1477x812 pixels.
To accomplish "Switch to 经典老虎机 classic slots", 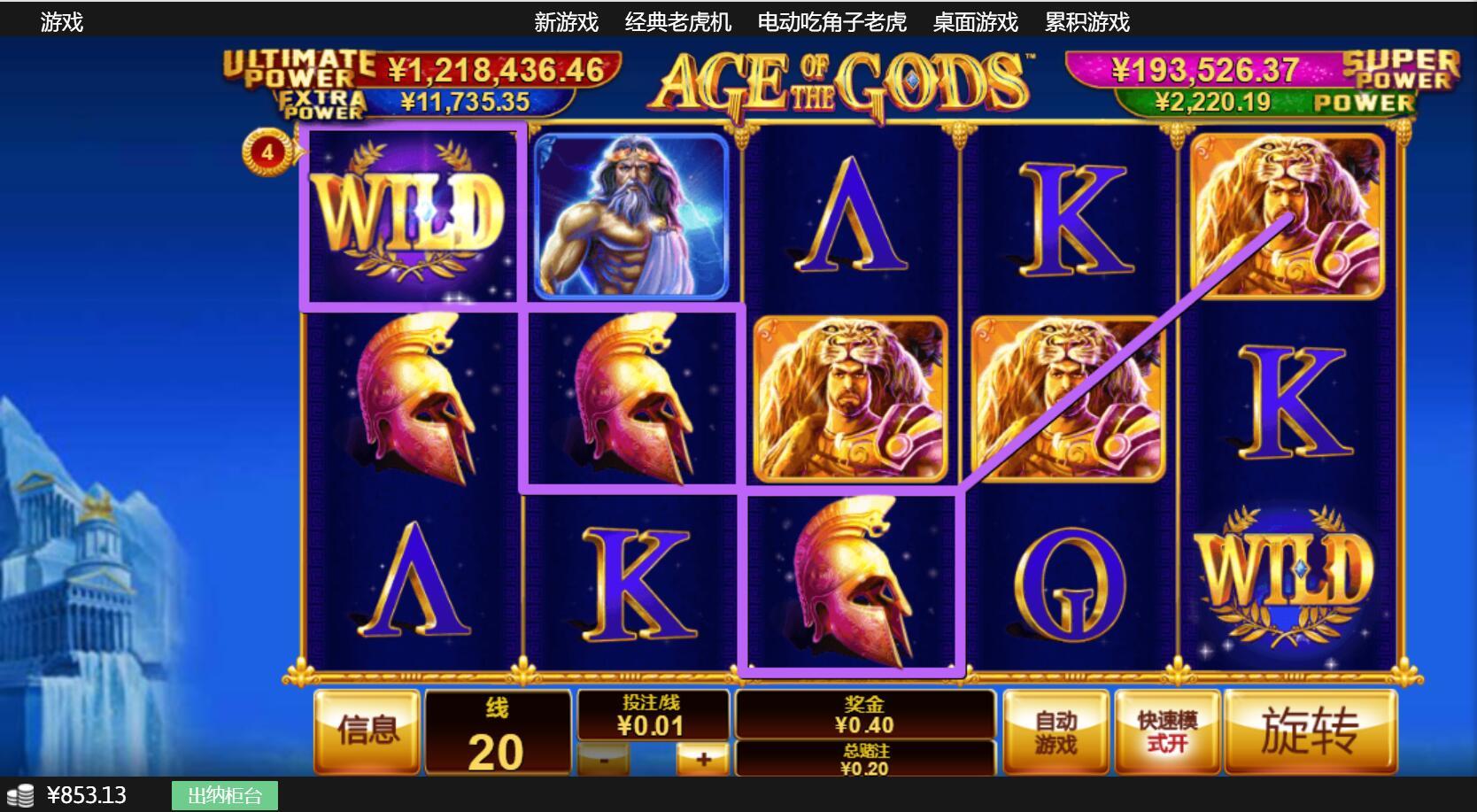I will [677, 21].
